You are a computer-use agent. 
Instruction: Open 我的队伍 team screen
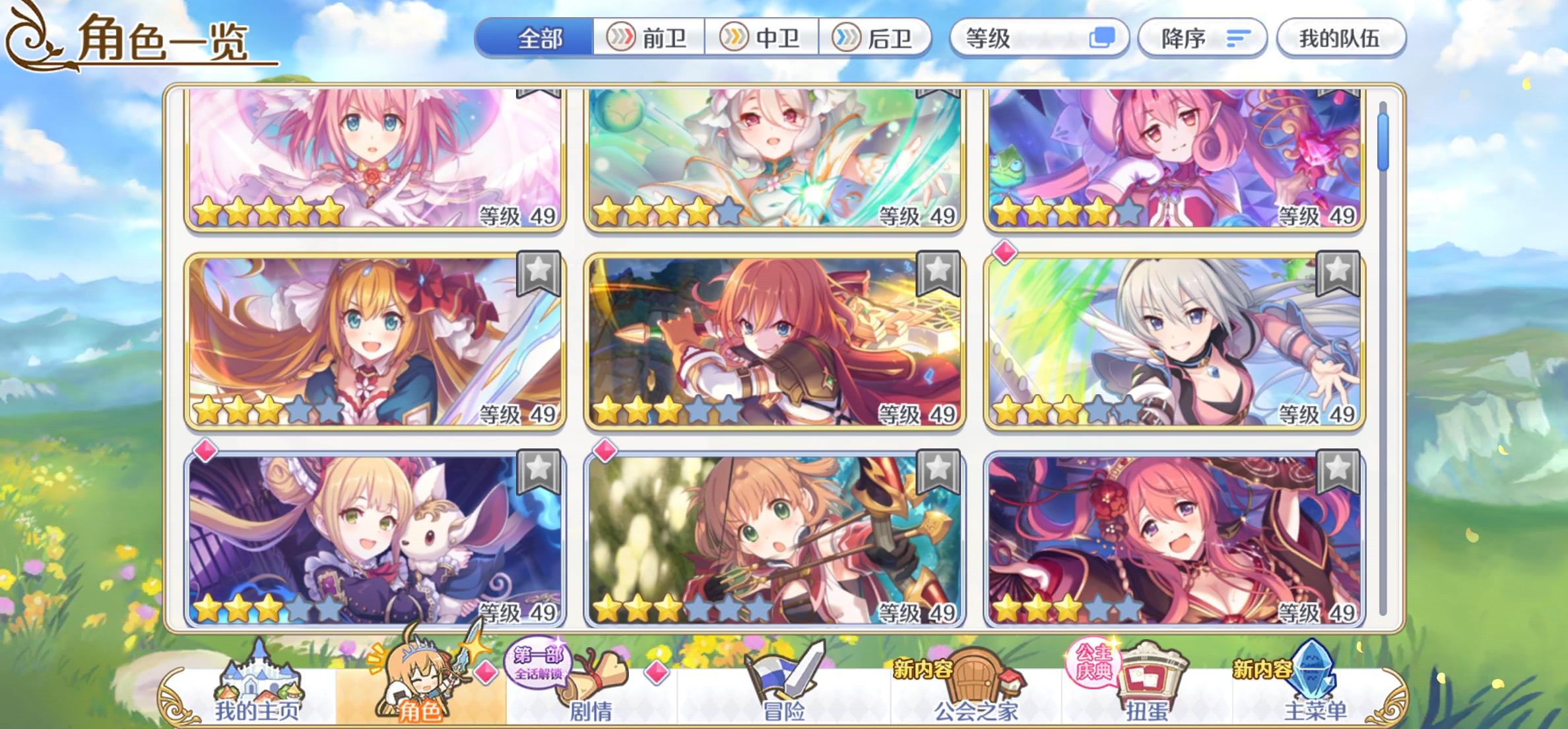pyautogui.click(x=1341, y=38)
